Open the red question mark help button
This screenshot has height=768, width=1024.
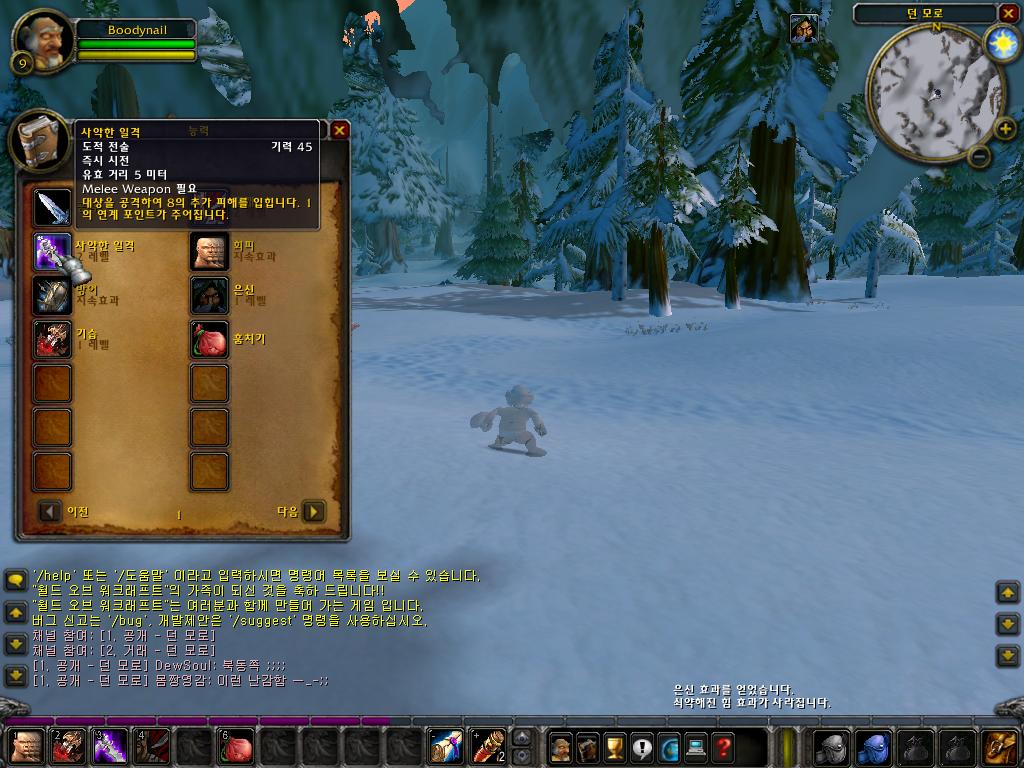point(723,746)
